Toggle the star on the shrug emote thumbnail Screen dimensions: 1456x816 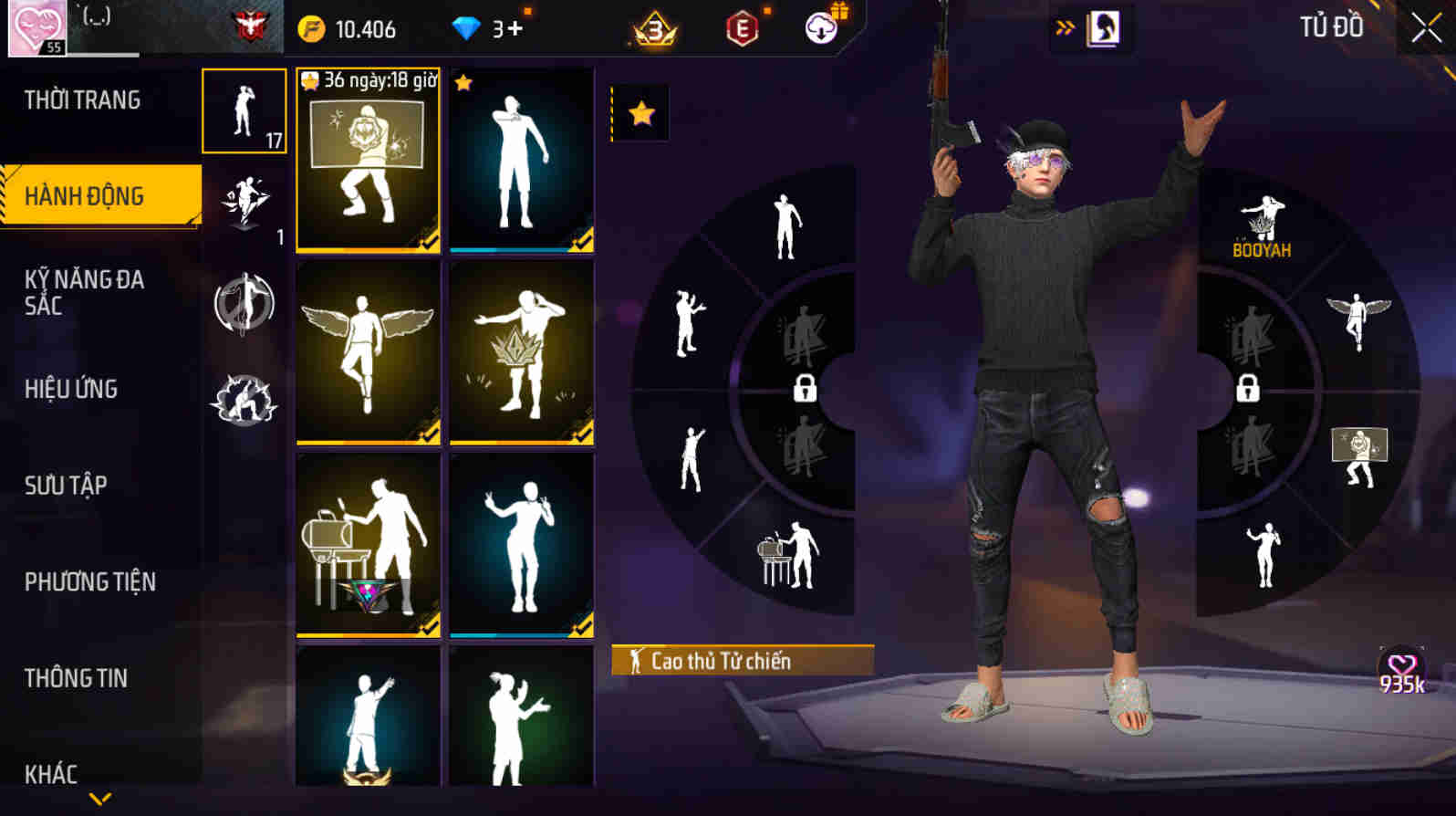(x=462, y=83)
